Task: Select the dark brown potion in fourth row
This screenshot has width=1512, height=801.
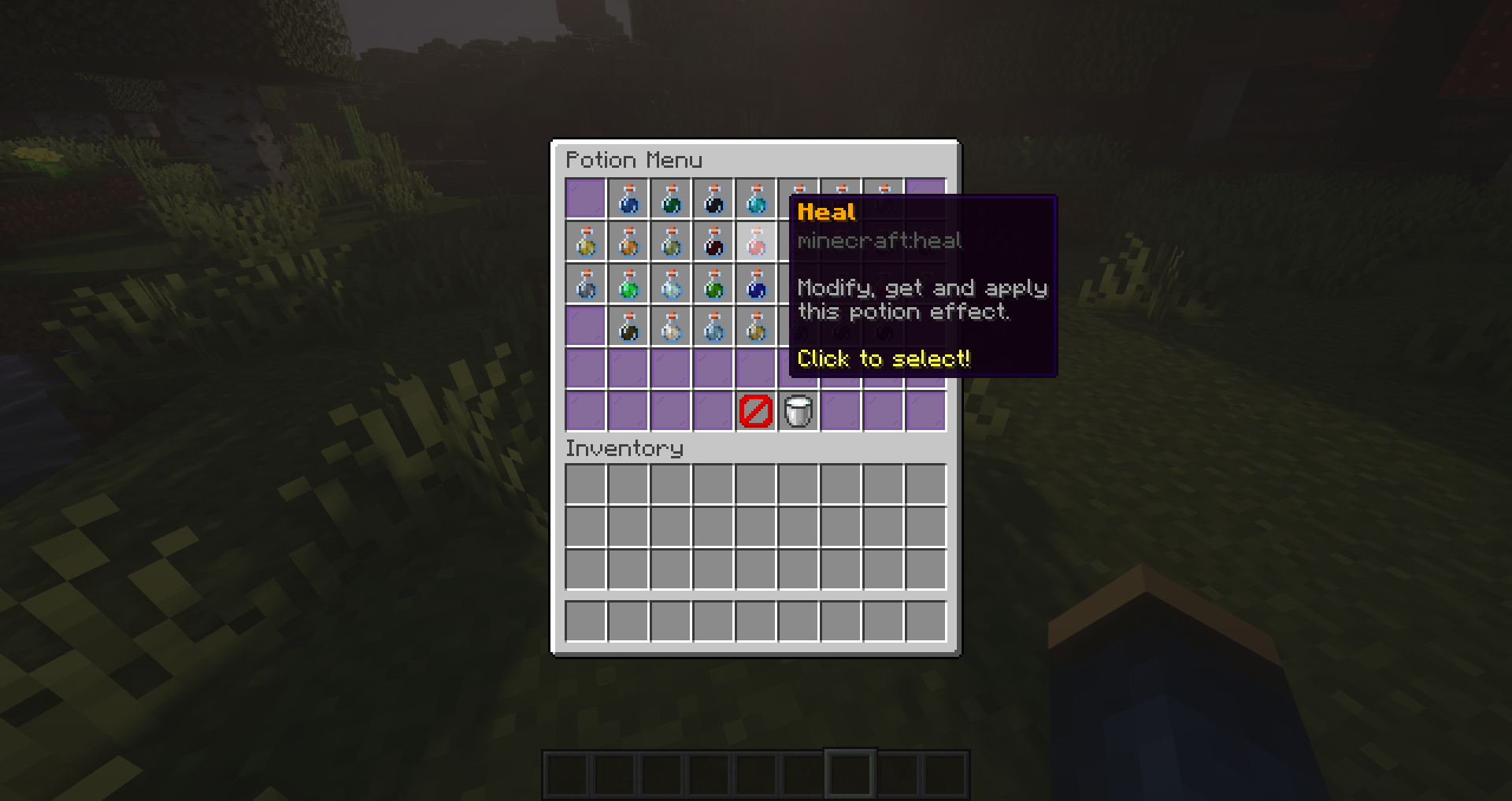Action: point(628,327)
